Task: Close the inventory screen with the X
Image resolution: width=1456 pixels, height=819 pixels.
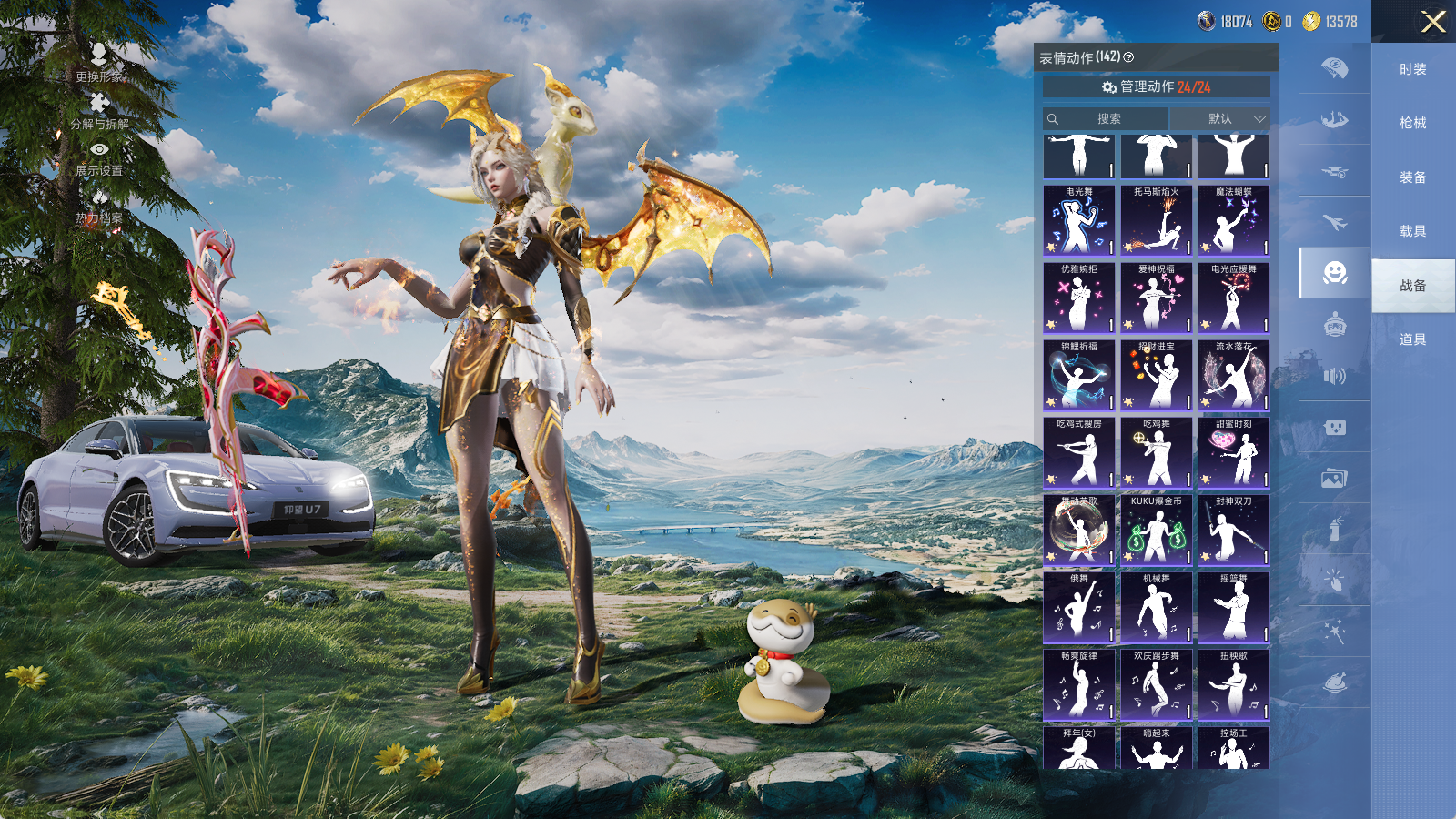Action: [1433, 22]
